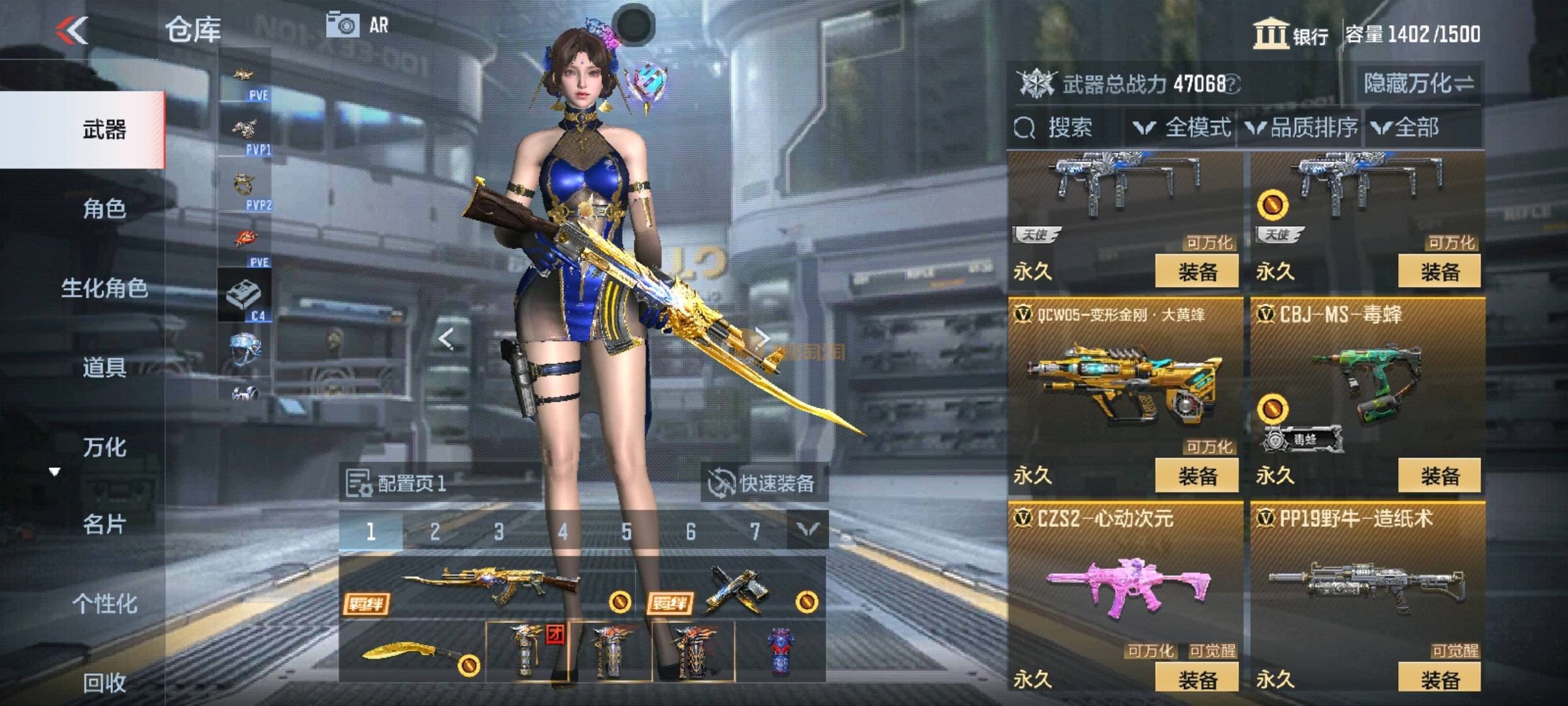
Task: Open the 名片 name card tab
Action: pos(105,524)
